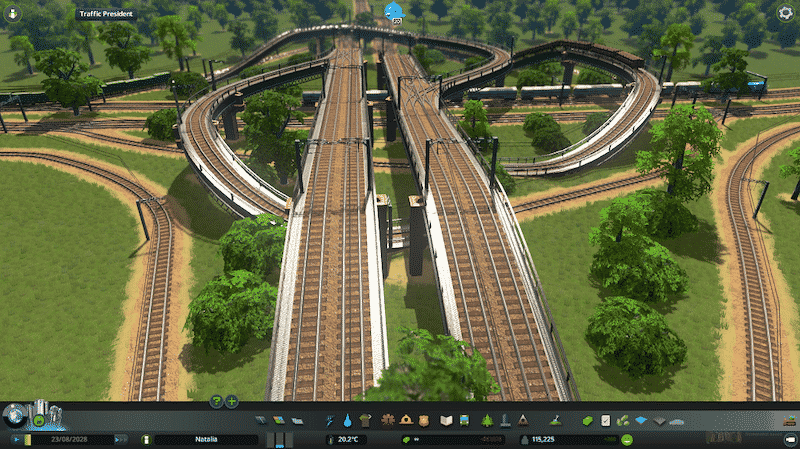Open the police shield services menu
800x449 pixels.
pos(422,420)
